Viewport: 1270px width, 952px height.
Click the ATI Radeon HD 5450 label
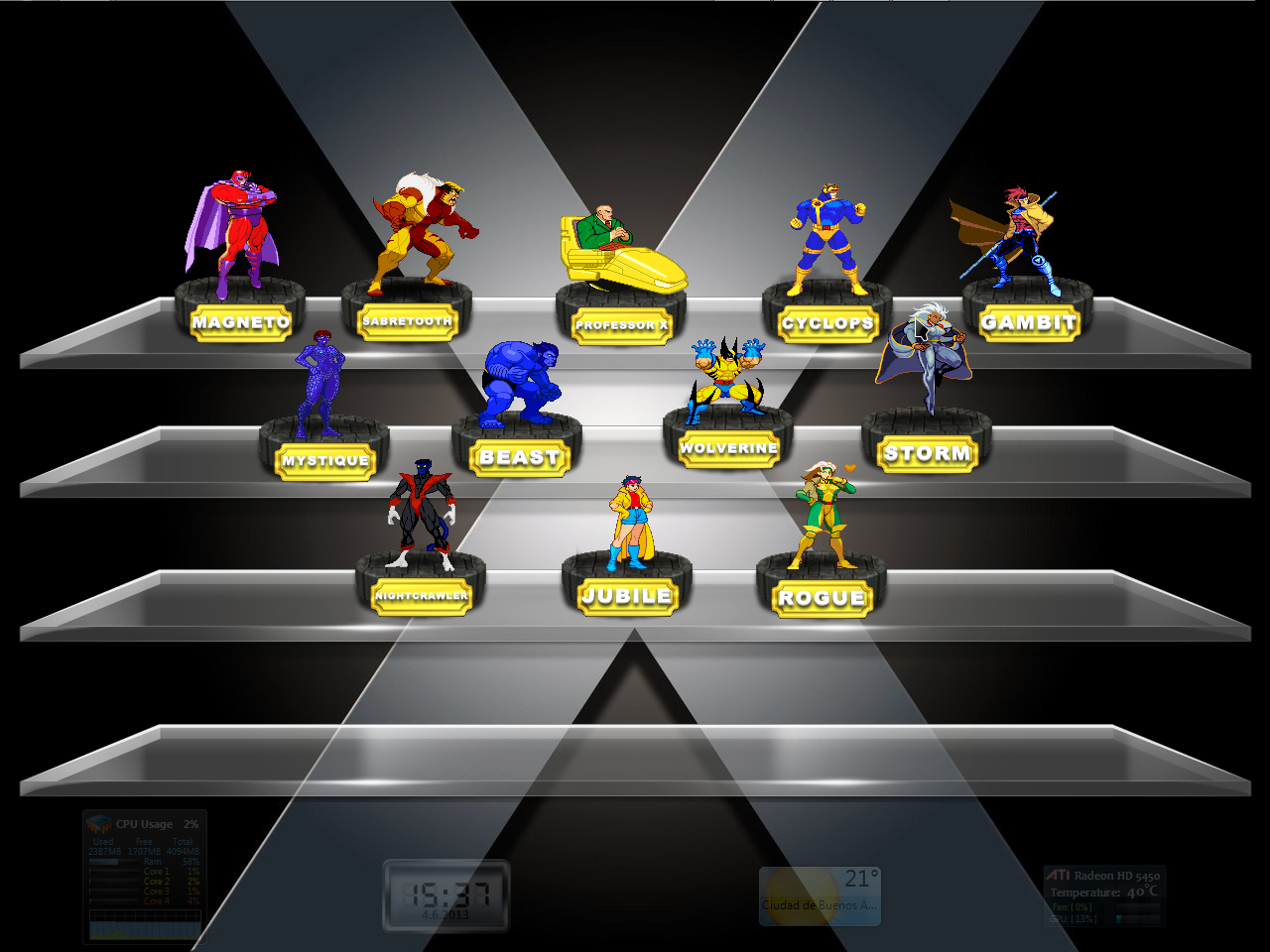click(x=1103, y=877)
